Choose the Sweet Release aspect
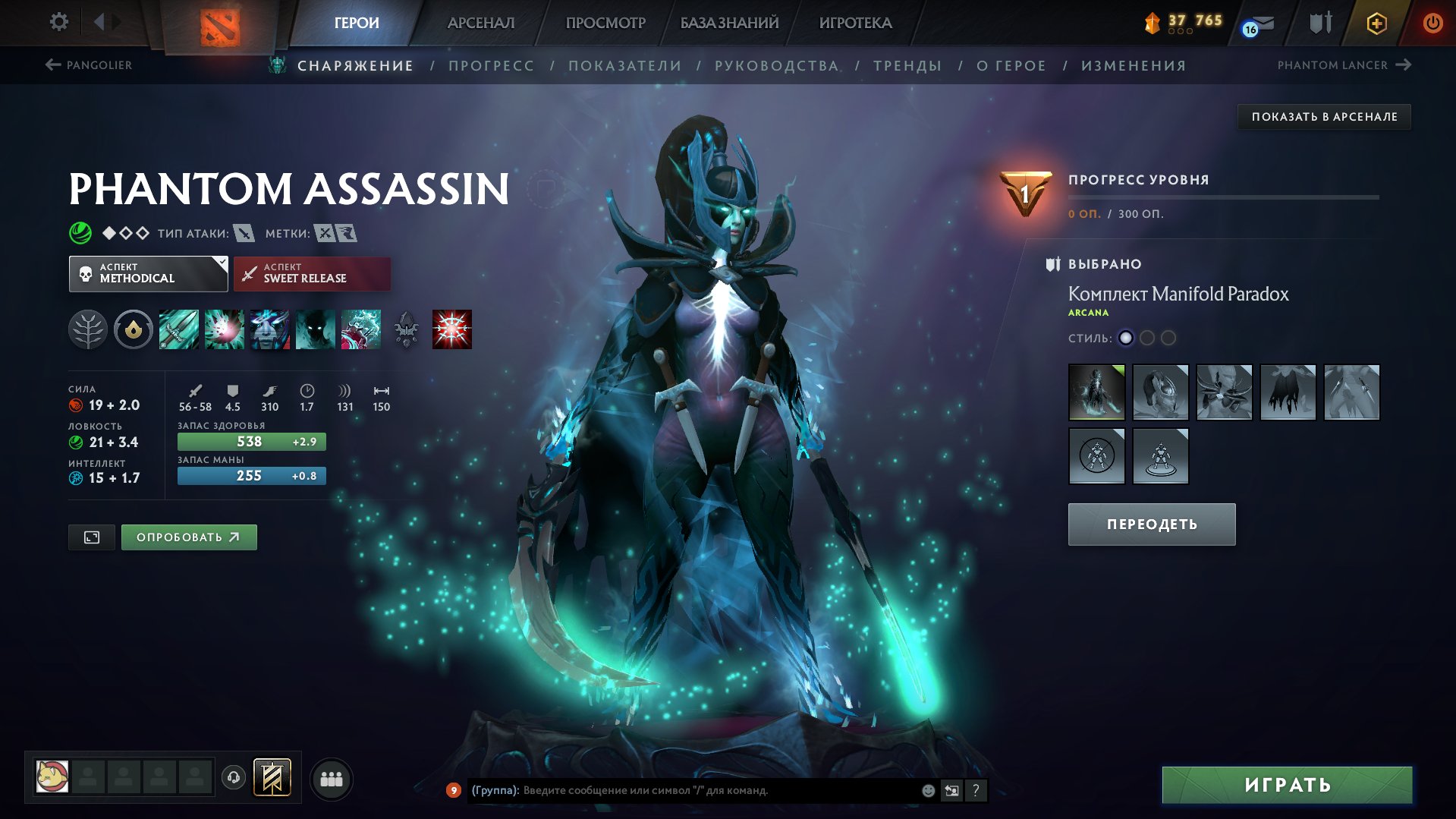The height and width of the screenshot is (819, 1456). pos(312,273)
